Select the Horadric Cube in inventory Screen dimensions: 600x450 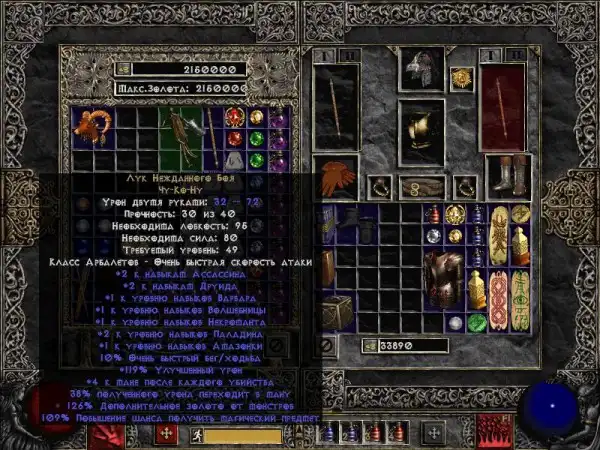[336, 309]
